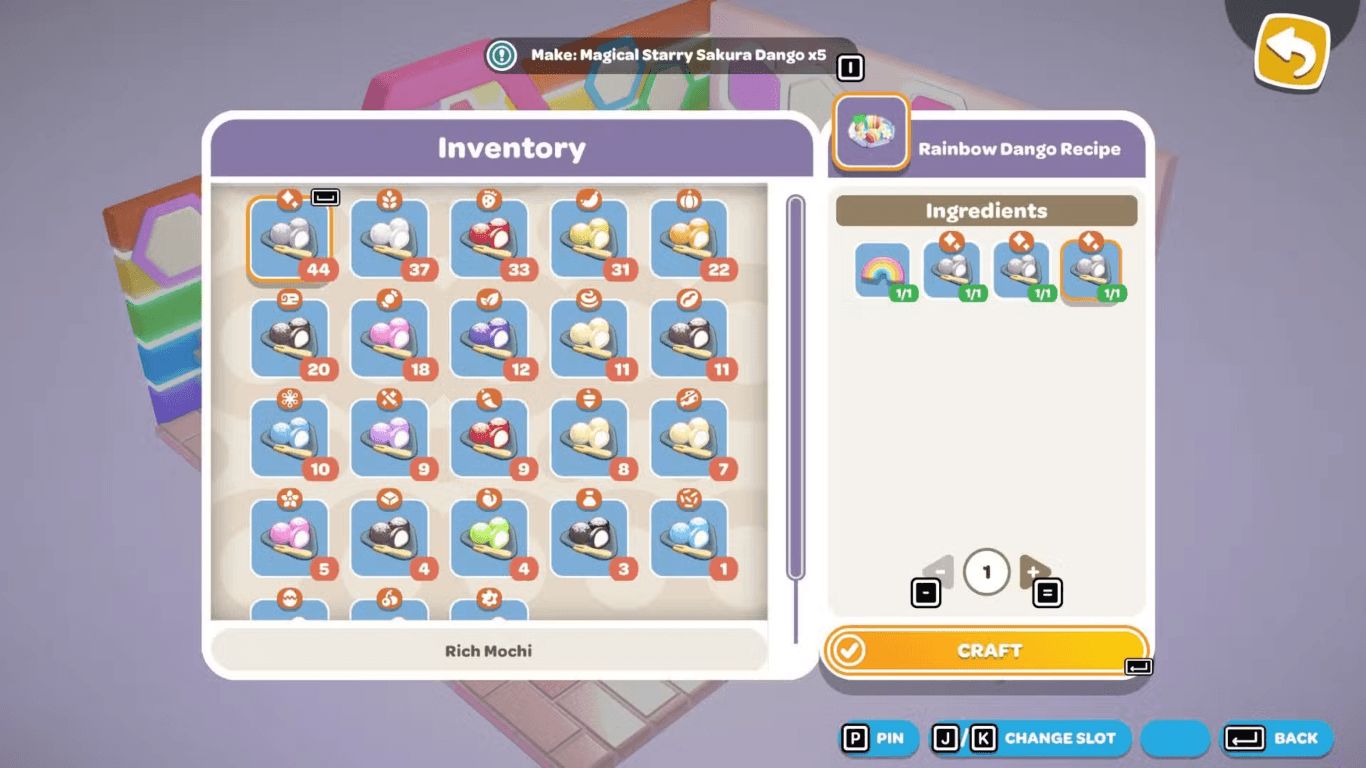
Task: Select the rainbow ingredient slot
Action: tap(883, 270)
